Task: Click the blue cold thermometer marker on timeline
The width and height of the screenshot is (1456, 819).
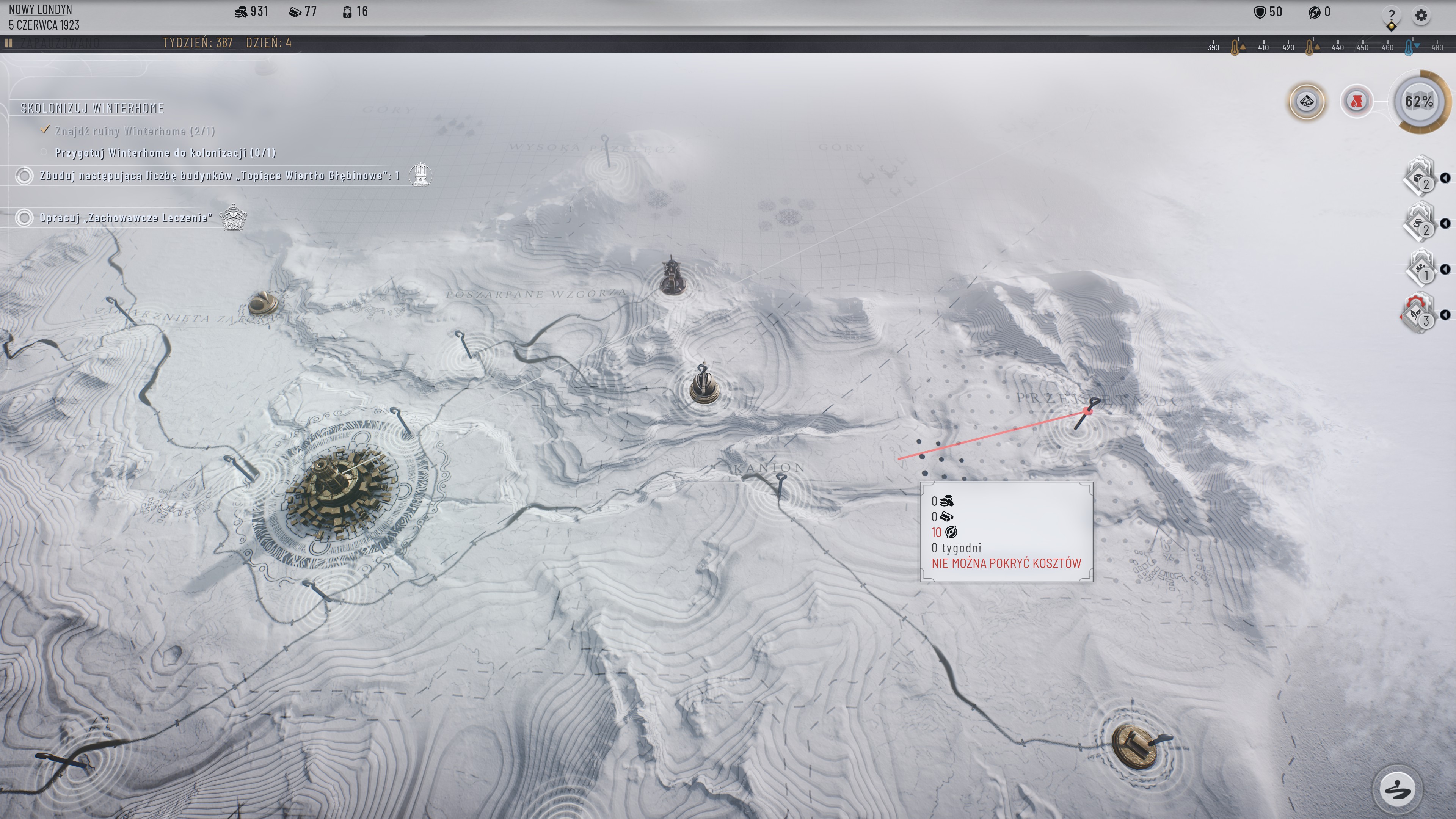Action: pyautogui.click(x=1409, y=47)
